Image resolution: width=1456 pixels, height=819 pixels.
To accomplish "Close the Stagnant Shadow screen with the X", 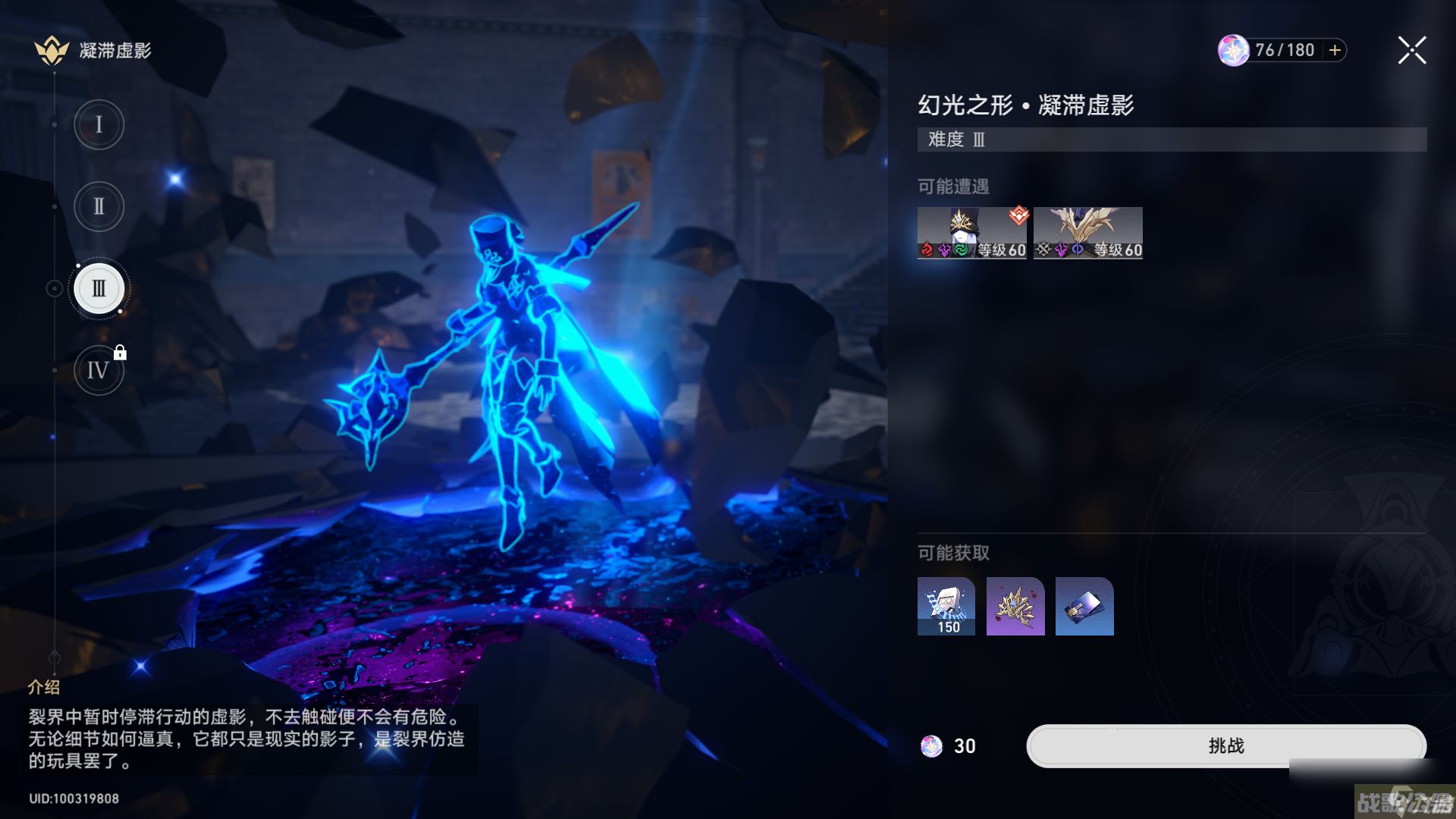I will click(x=1410, y=50).
